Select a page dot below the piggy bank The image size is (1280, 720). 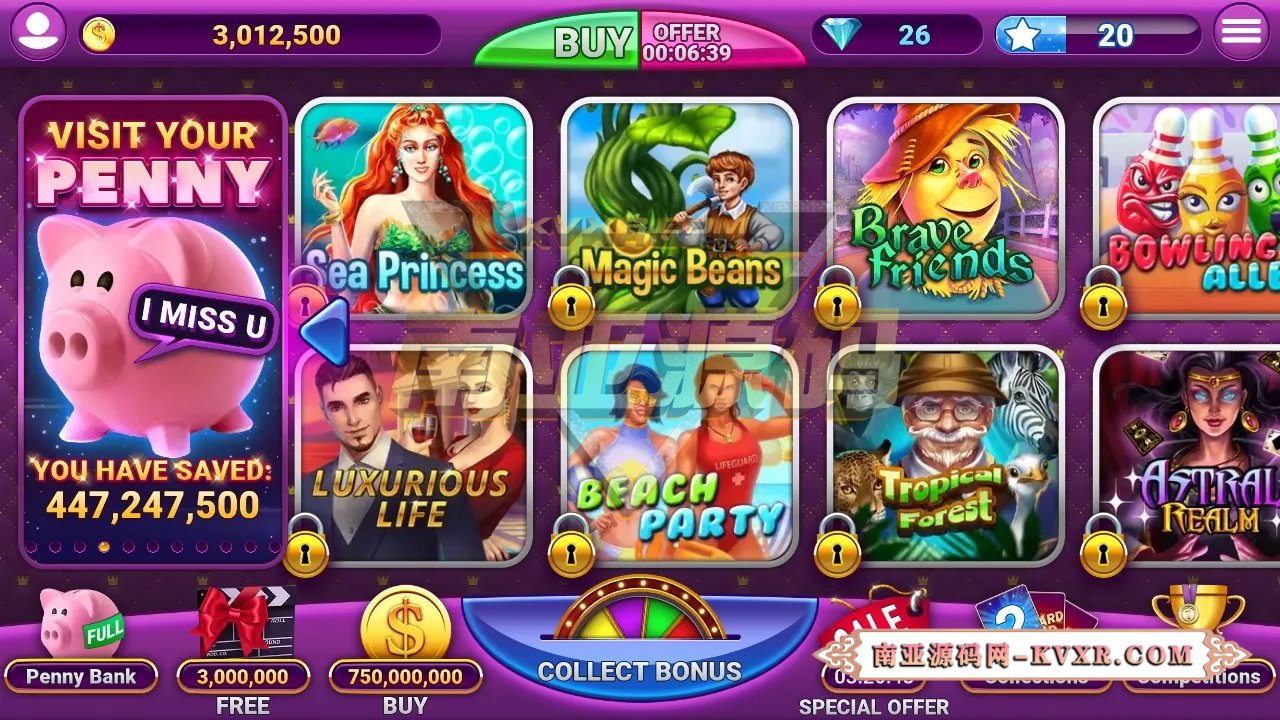pyautogui.click(x=105, y=546)
